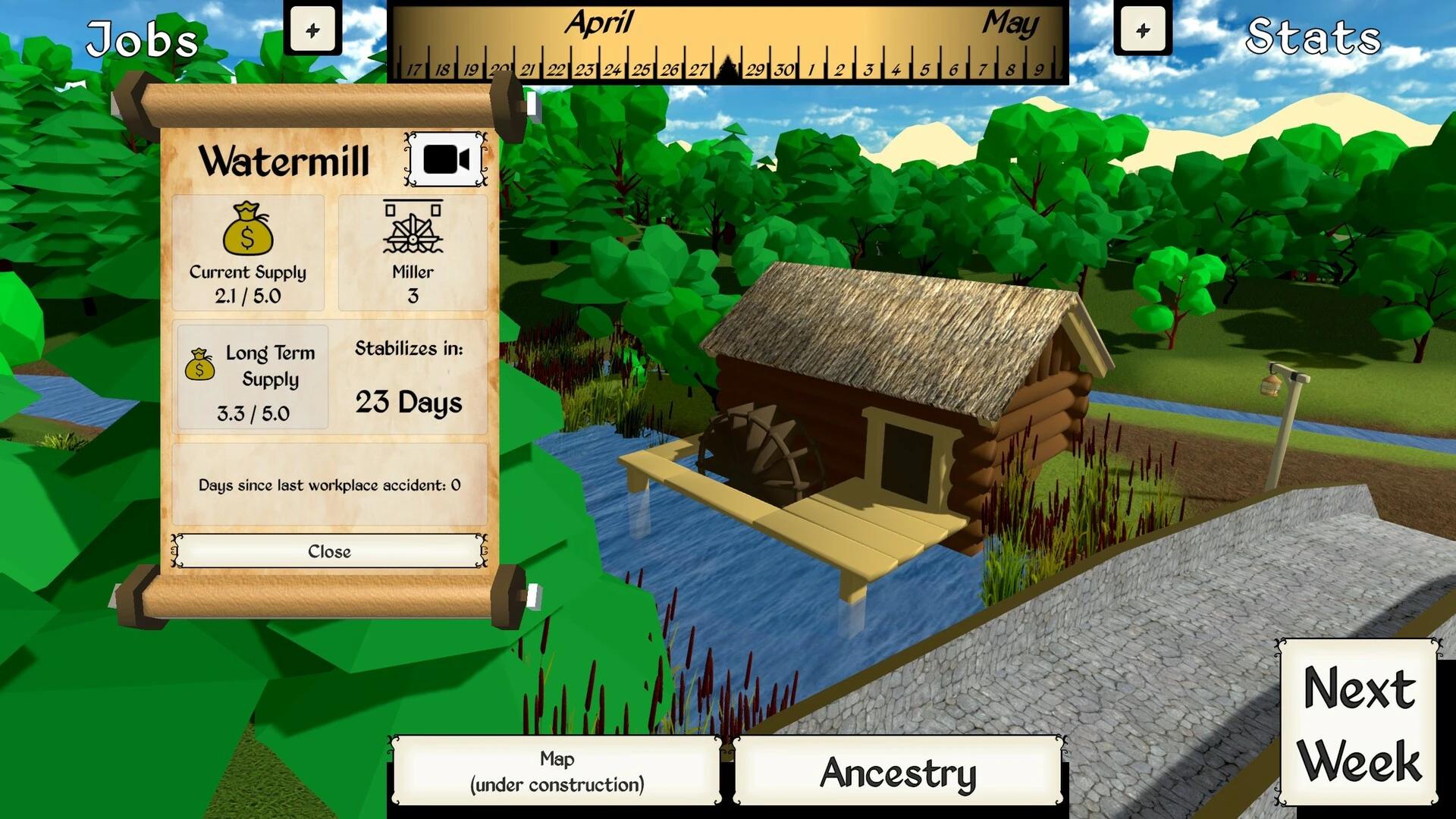Click the workplace accident counter panel

tap(329, 484)
